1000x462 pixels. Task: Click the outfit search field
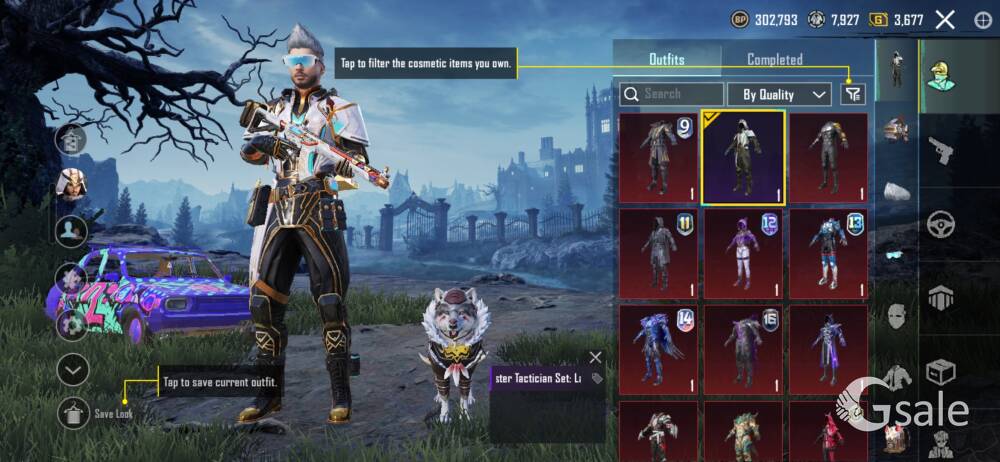click(x=672, y=94)
